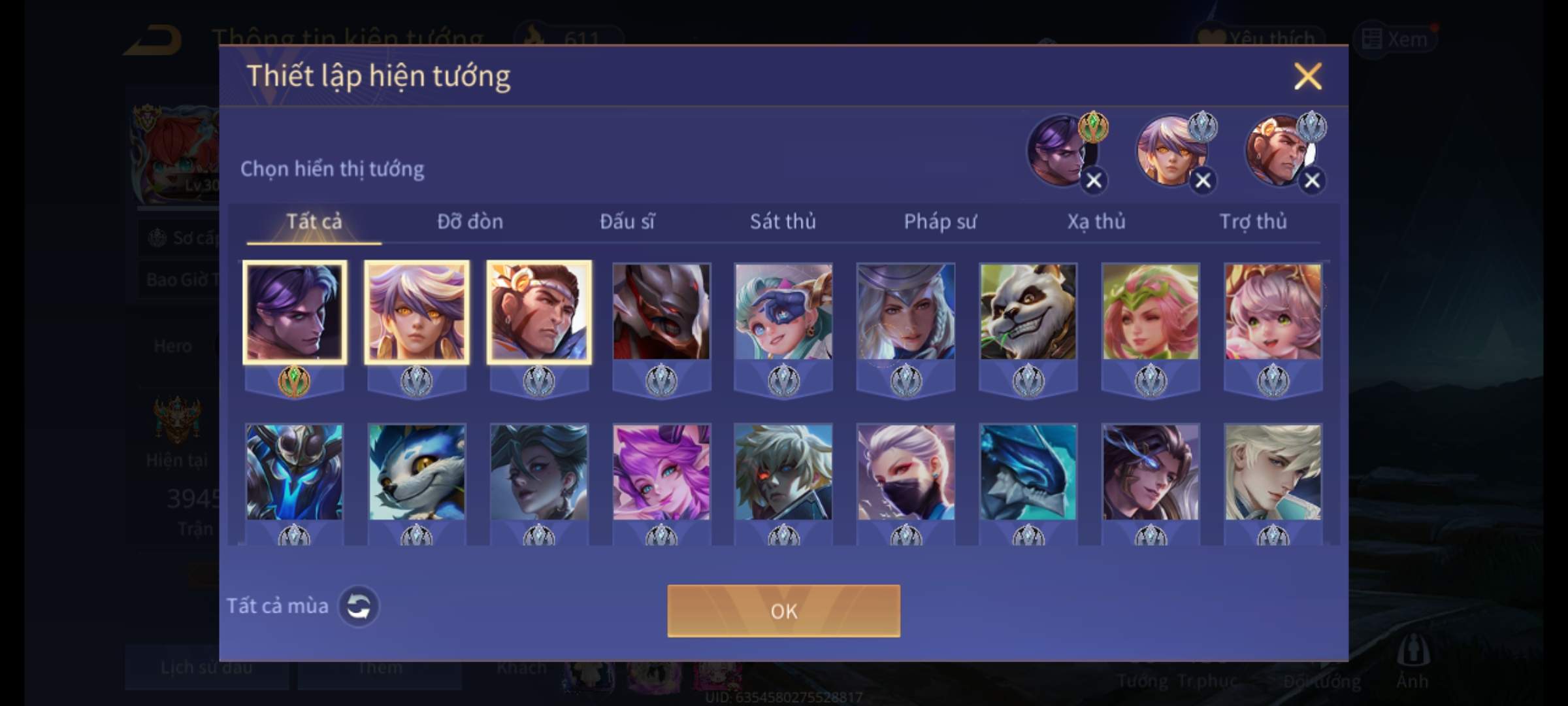Image resolution: width=1568 pixels, height=706 pixels.
Task: Pick the eyepatch girl hero portrait
Action: (x=783, y=312)
